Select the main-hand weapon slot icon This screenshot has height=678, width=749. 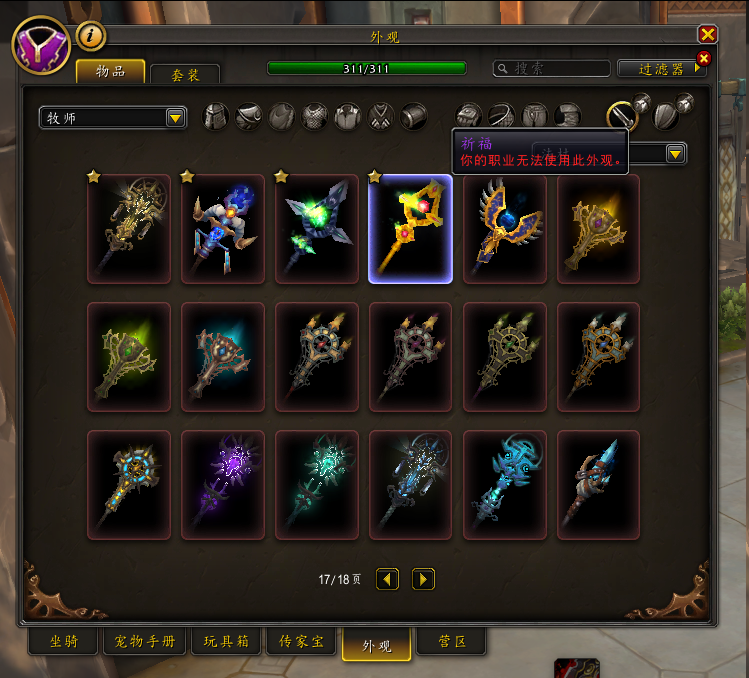(622, 116)
